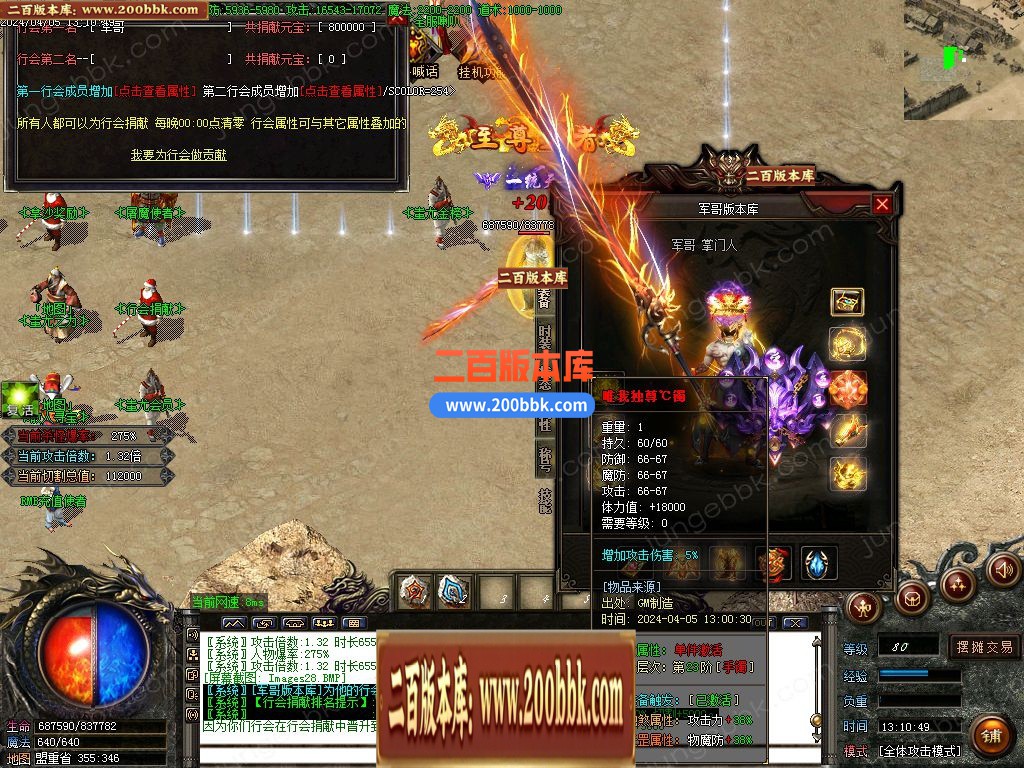
Task: Open the 技能 skills tab
Action: click(545, 499)
